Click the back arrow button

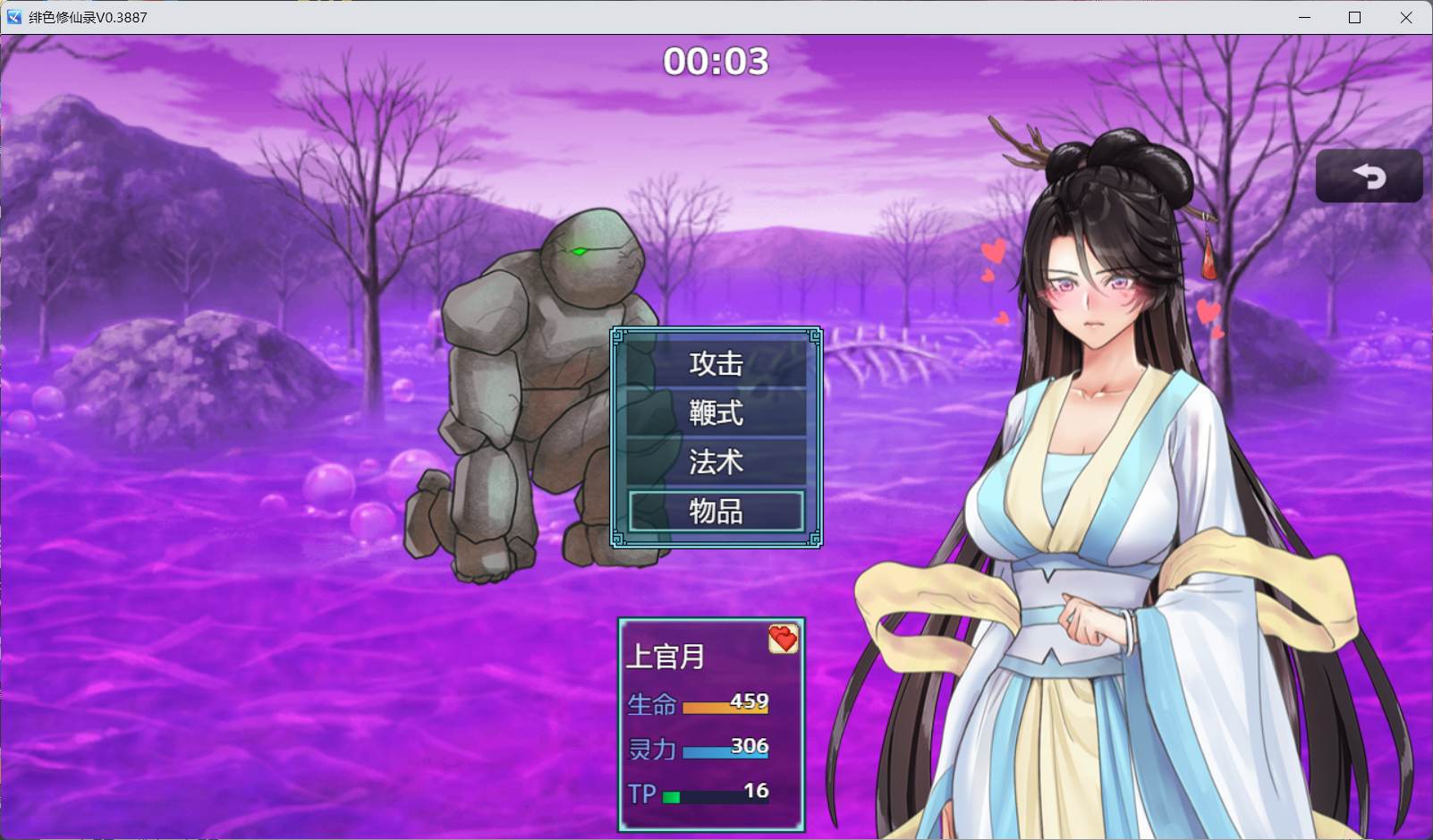pos(1369,176)
